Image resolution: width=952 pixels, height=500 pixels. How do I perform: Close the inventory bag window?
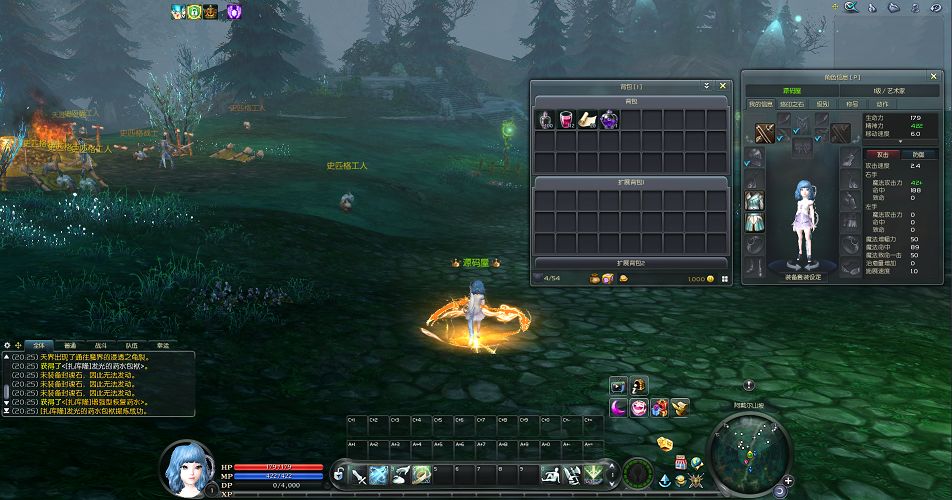point(723,86)
